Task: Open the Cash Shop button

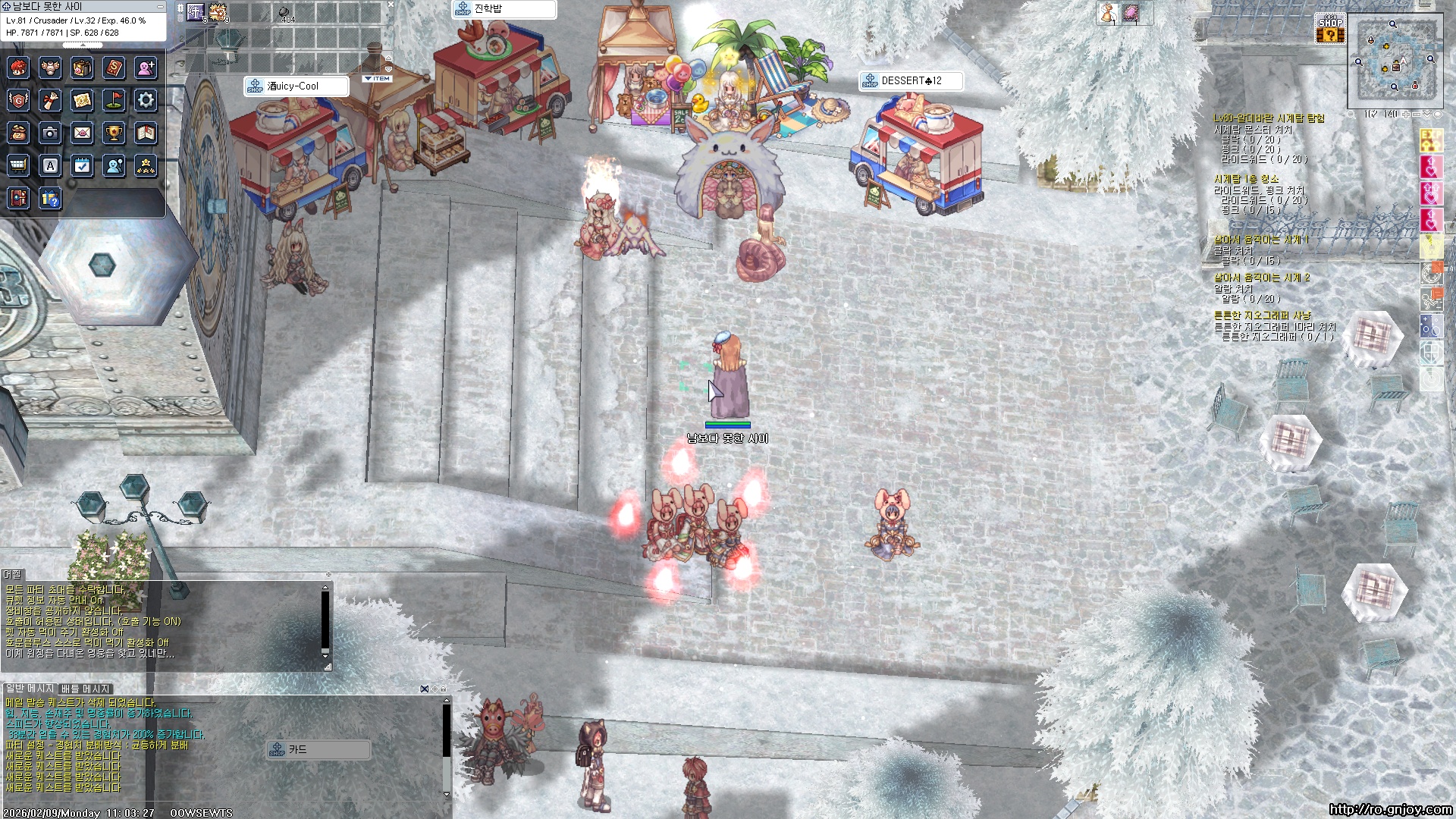Action: coord(1330,29)
